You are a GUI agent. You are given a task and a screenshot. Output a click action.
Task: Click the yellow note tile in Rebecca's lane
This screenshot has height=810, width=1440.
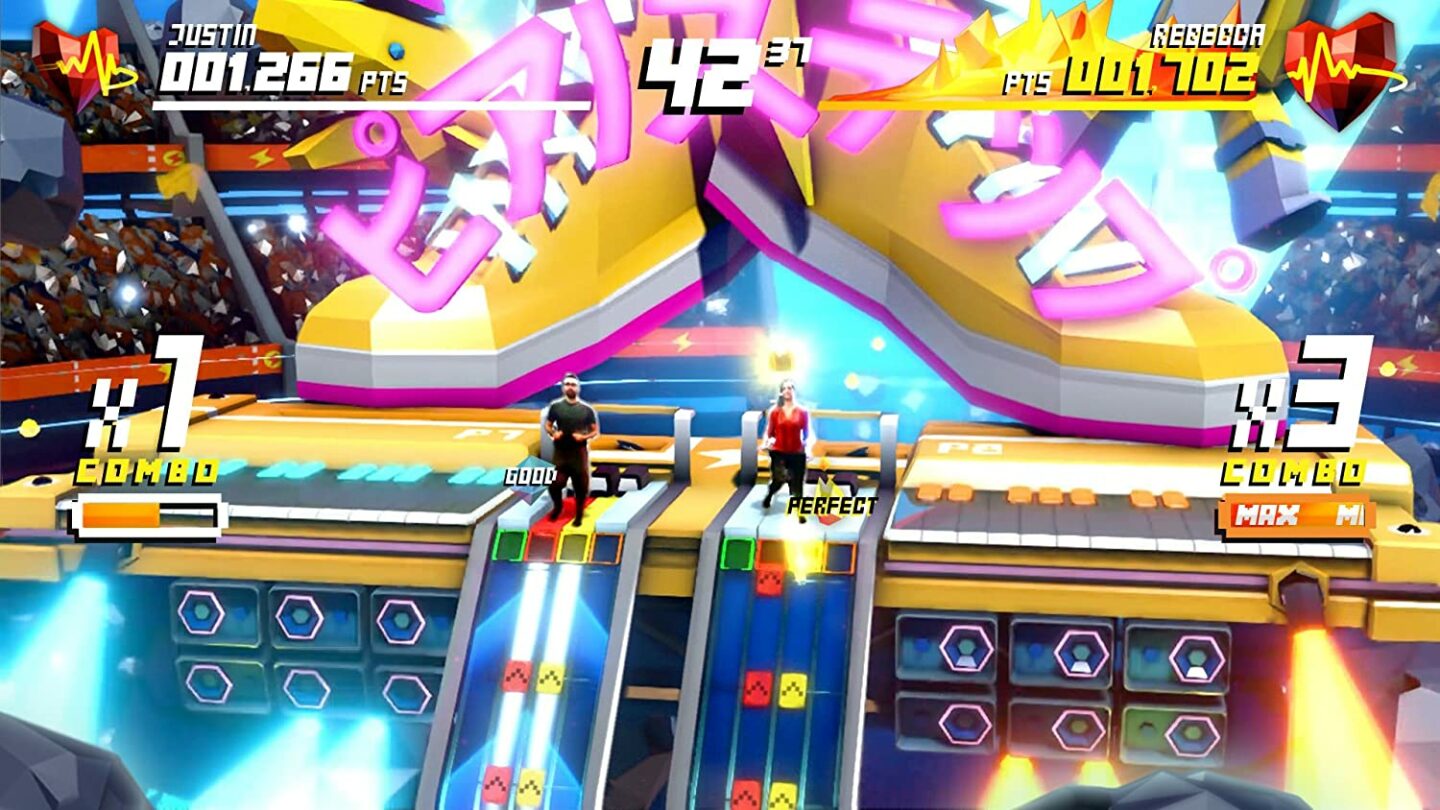tap(793, 690)
